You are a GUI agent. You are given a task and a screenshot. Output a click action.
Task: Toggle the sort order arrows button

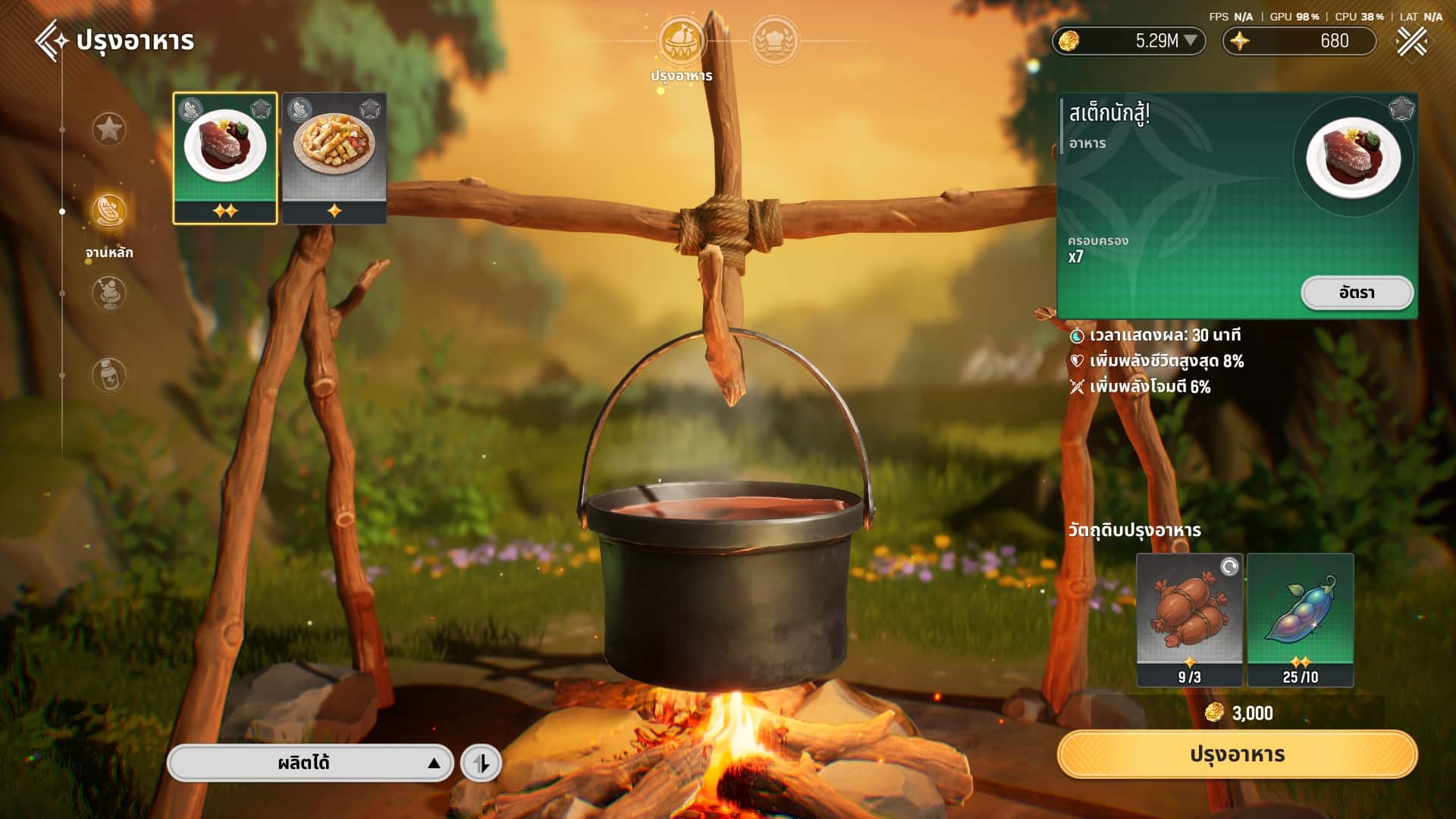click(482, 763)
